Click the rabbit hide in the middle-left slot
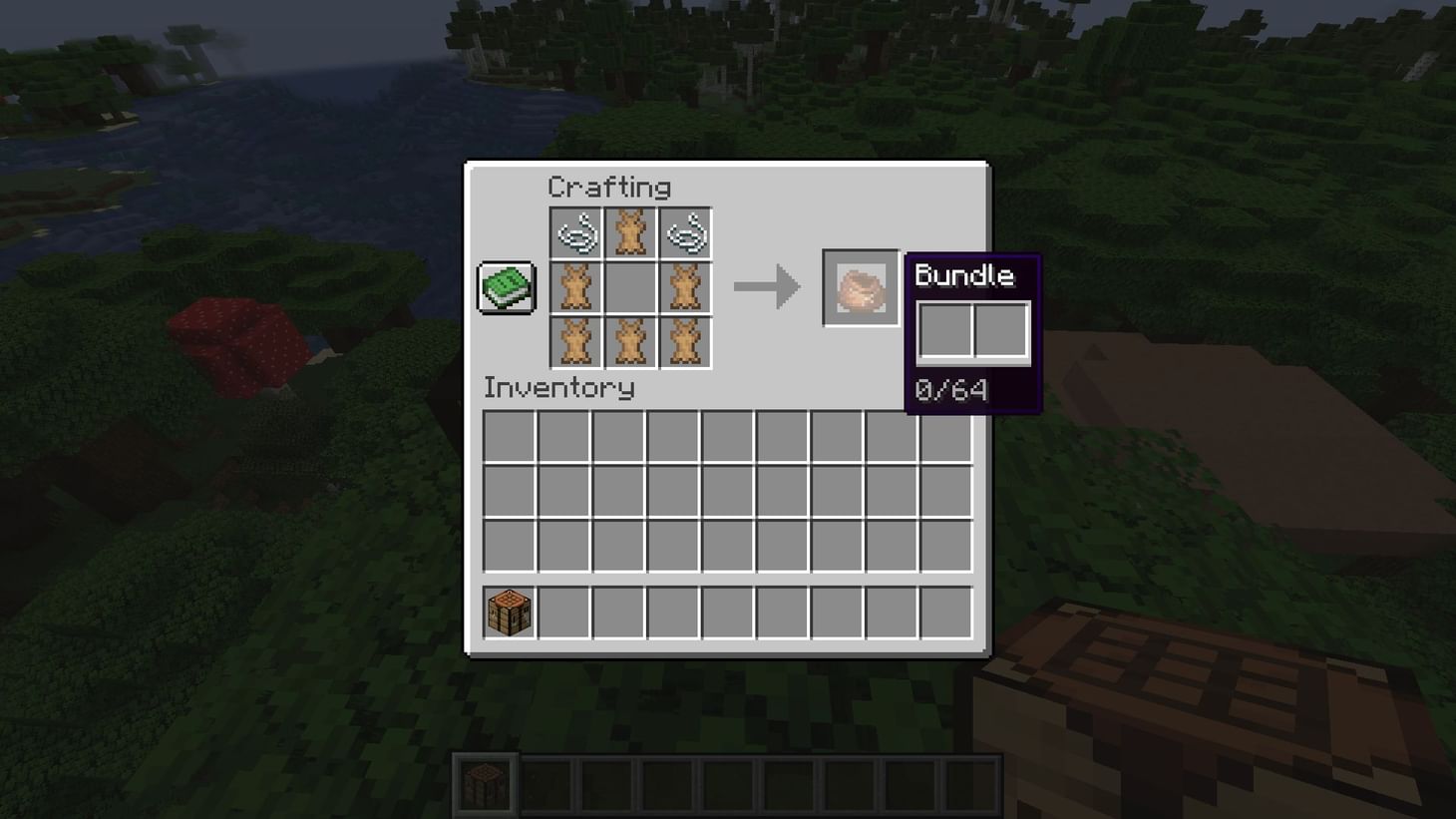Viewport: 1456px width, 819px height. pos(577,287)
